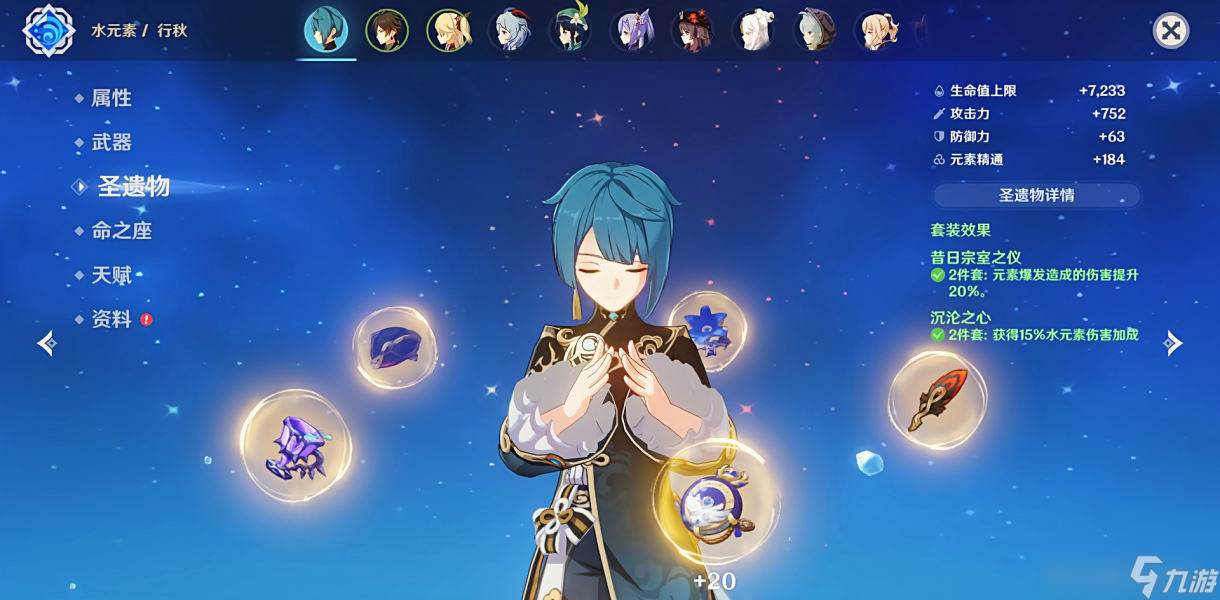The image size is (1220, 600).
Task: Open the 属性 attributes page
Action: pos(111,98)
